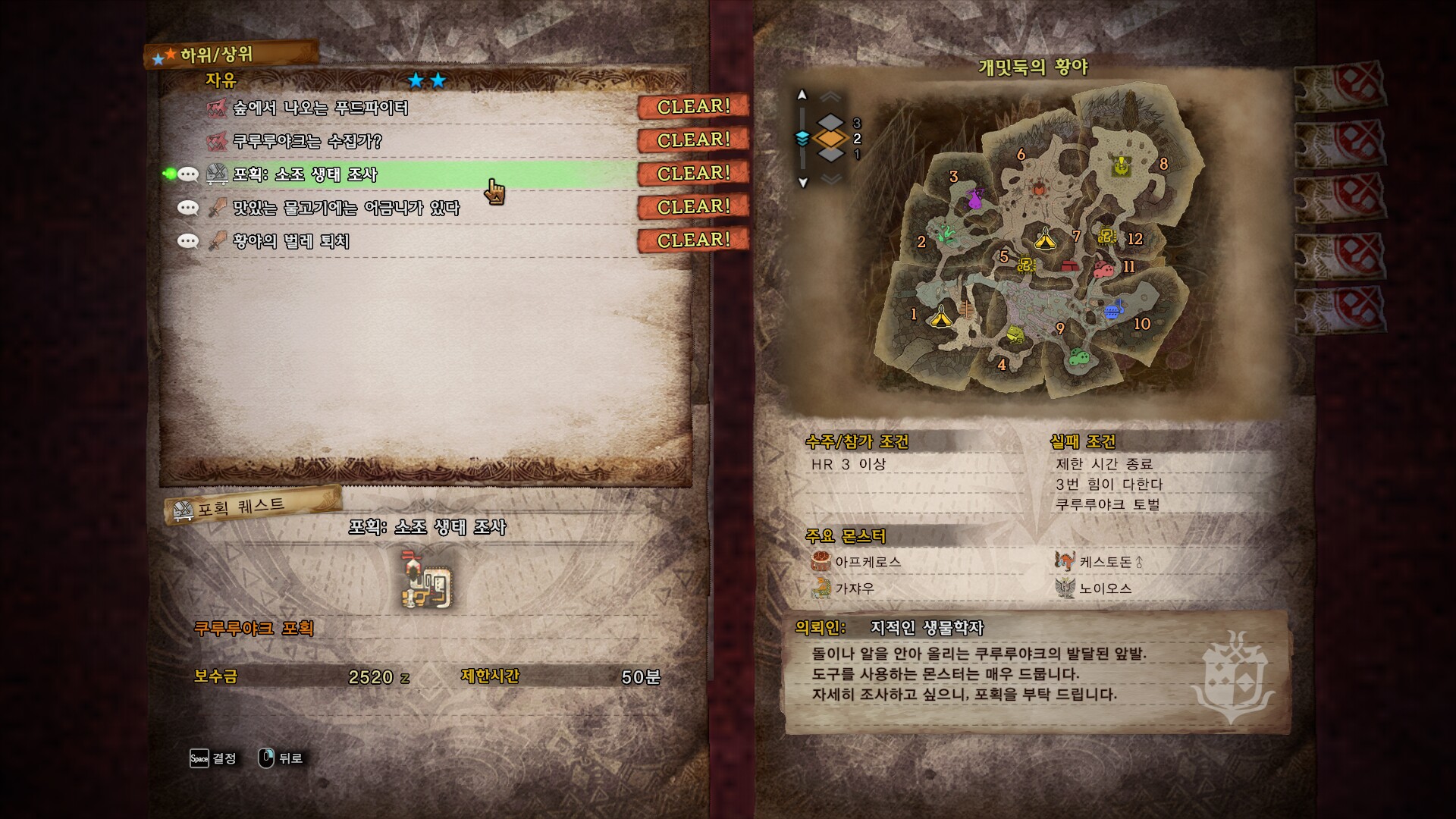
Task: Select the 가자우 monster entry
Action: point(855,588)
